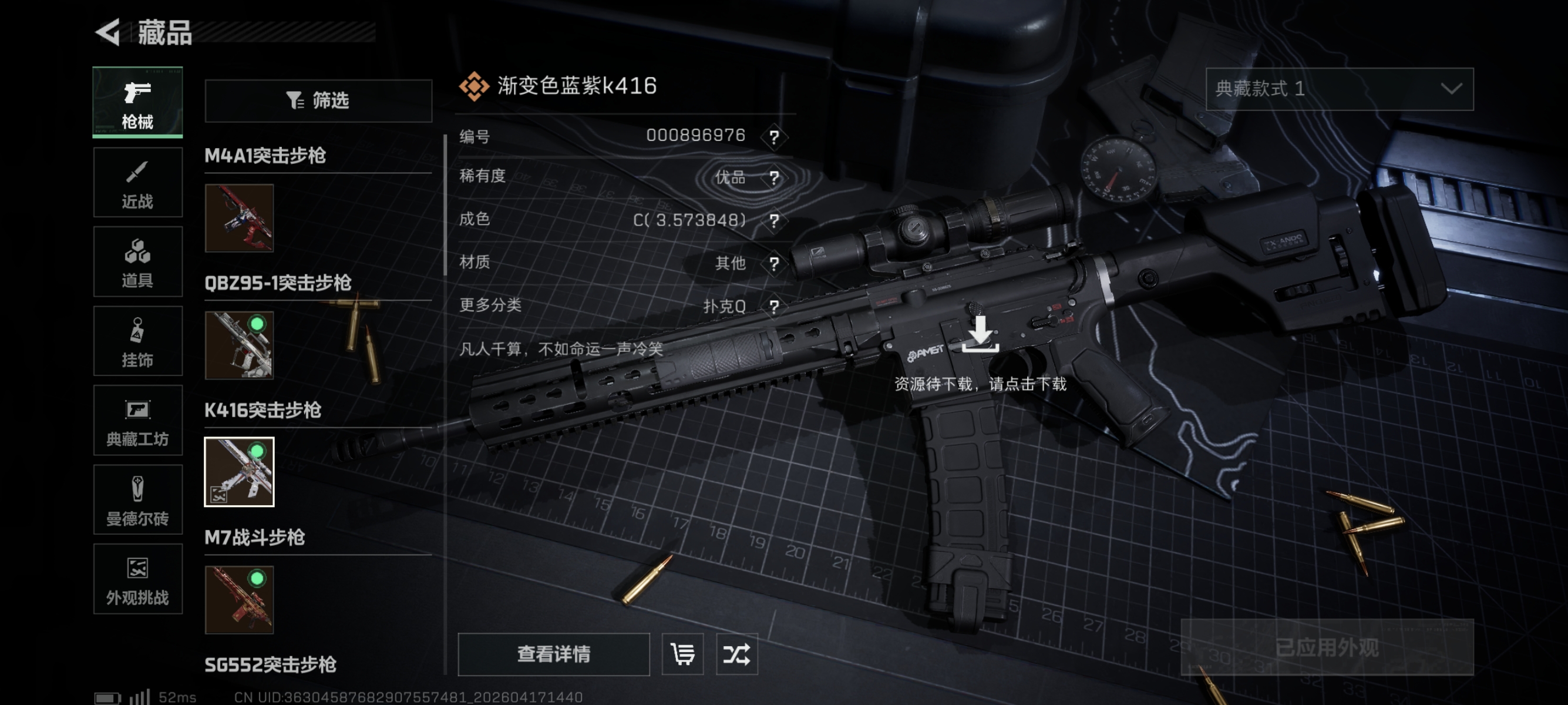1568x705 pixels.
Task: Select the 道具 items tab
Action: pyautogui.click(x=137, y=262)
